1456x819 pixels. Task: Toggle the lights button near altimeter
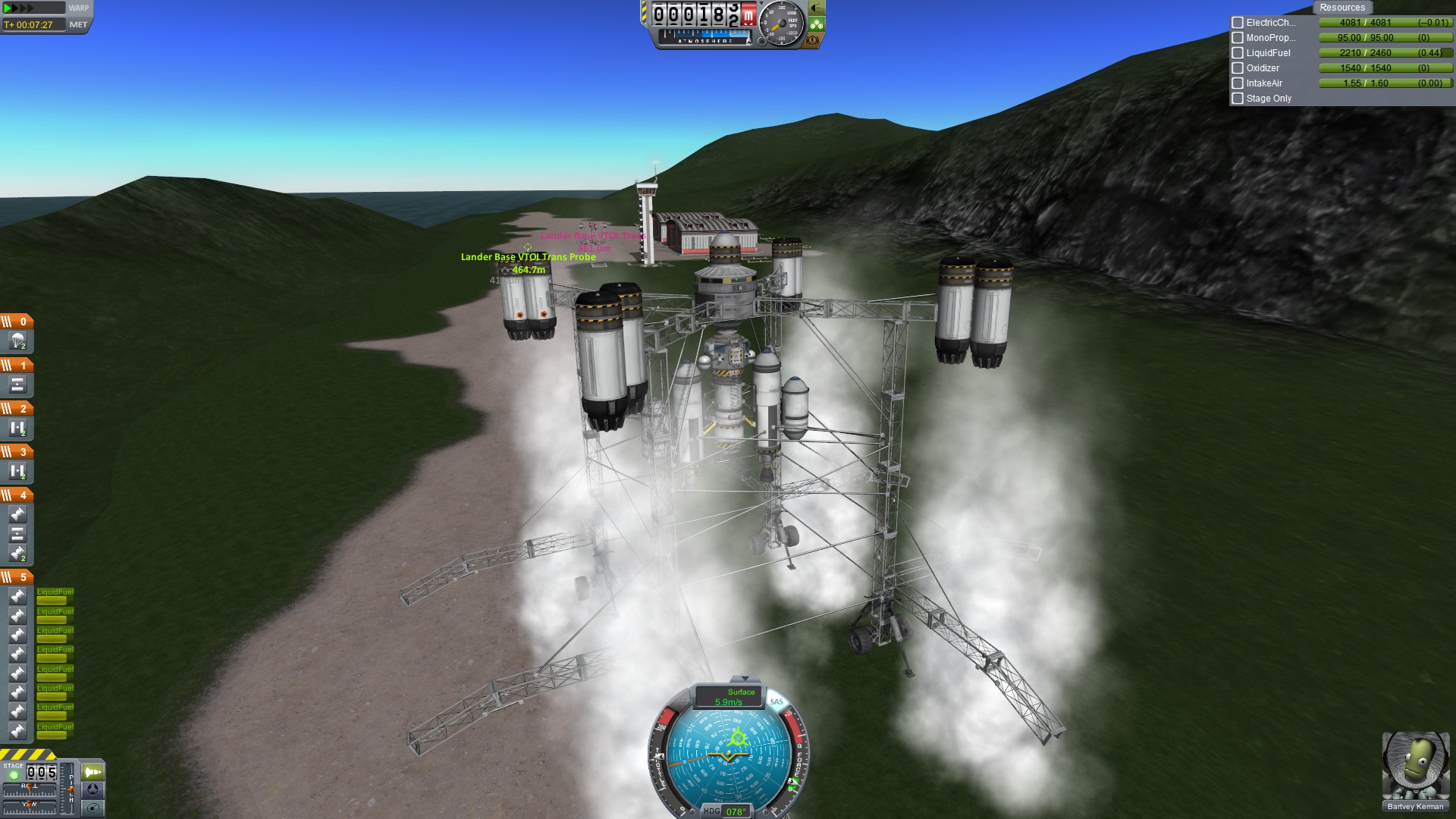click(816, 8)
